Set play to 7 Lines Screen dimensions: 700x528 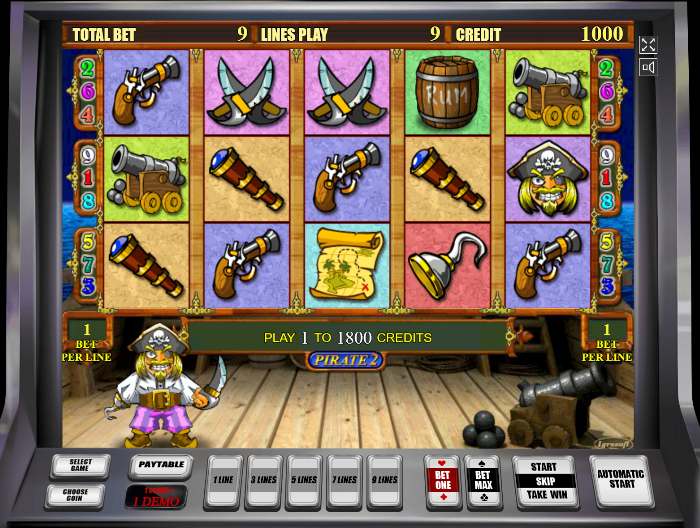coord(344,482)
